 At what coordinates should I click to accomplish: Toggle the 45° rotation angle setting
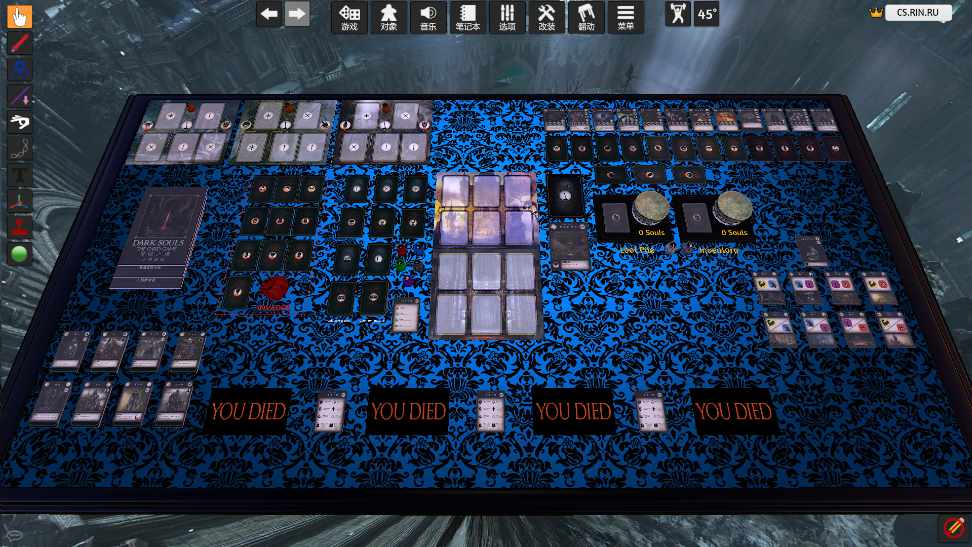pyautogui.click(x=707, y=14)
